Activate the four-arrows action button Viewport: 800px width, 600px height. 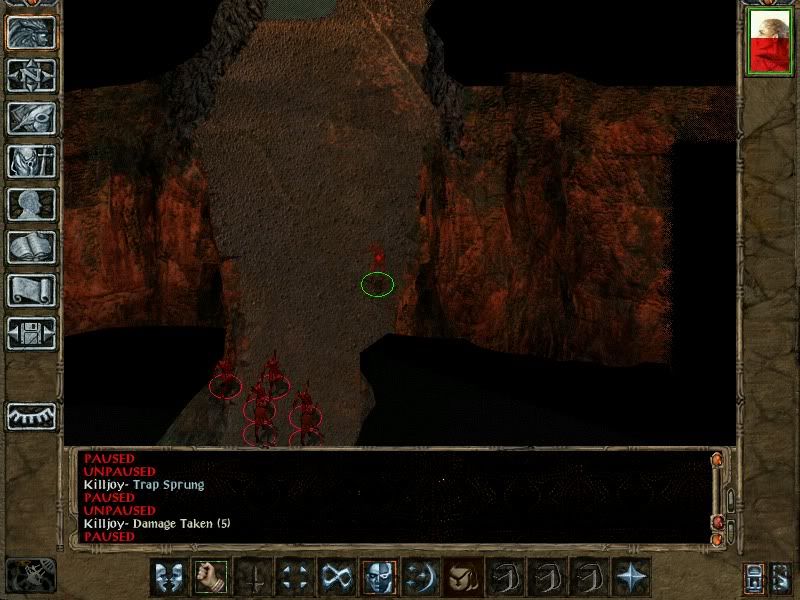[x=293, y=577]
